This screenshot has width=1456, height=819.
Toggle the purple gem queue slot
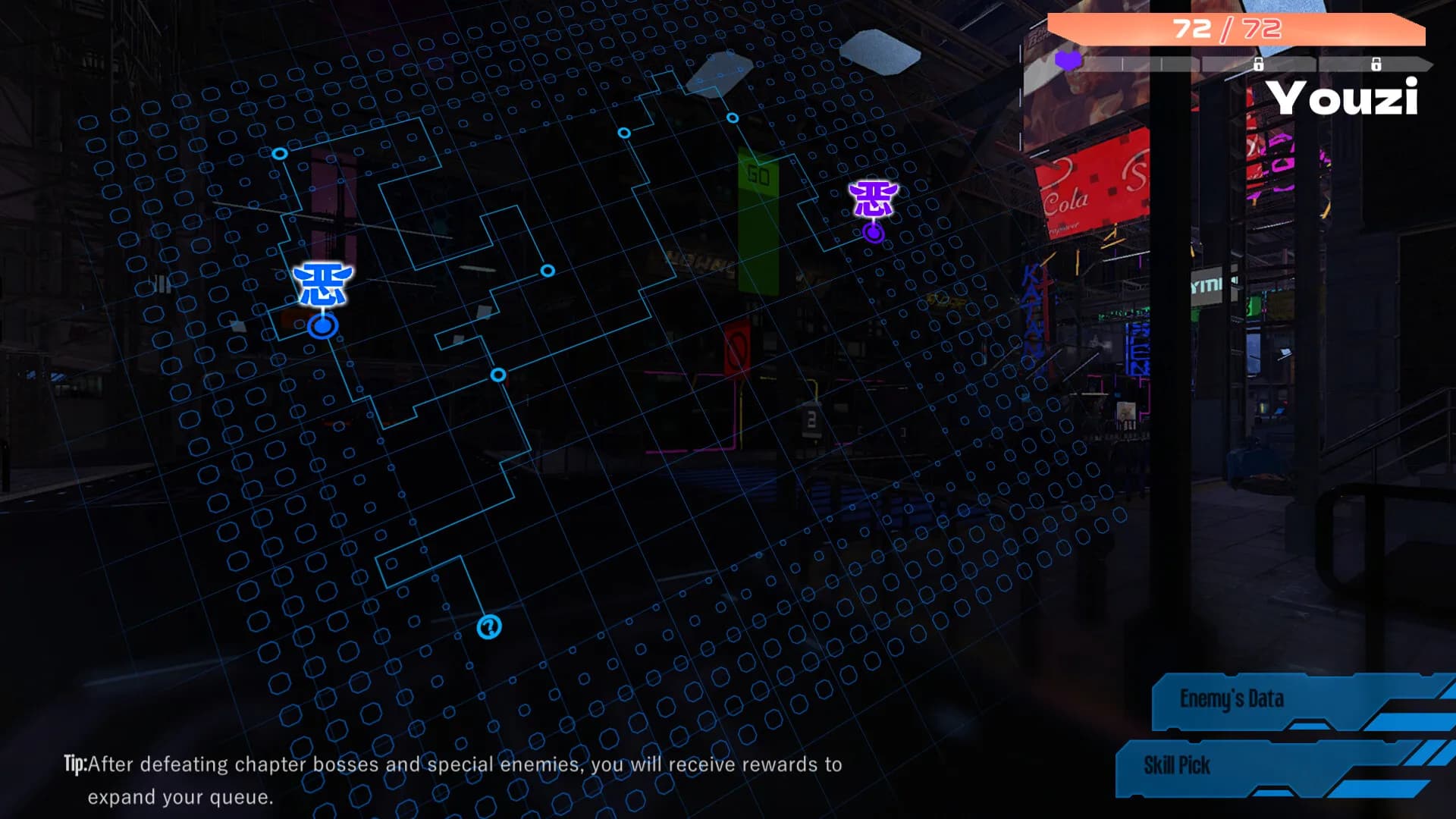1068,62
